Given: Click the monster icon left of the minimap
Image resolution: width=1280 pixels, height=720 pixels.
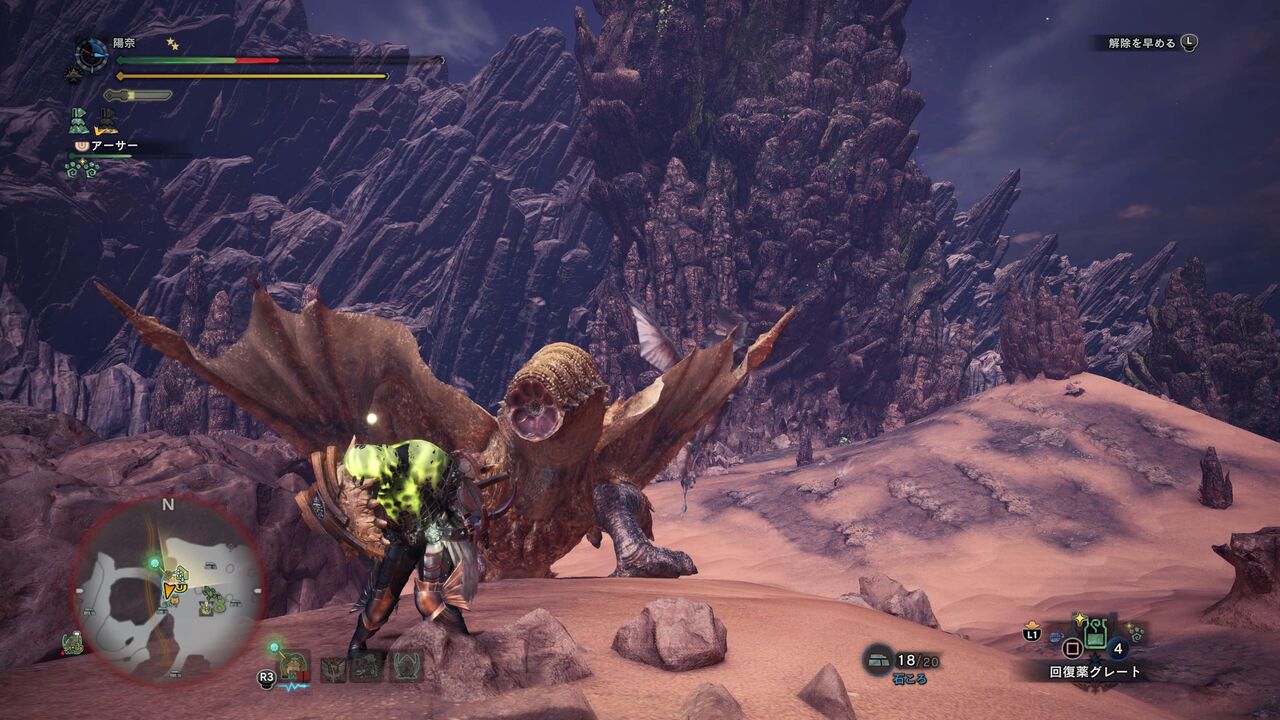Looking at the screenshot, I should point(72,643).
